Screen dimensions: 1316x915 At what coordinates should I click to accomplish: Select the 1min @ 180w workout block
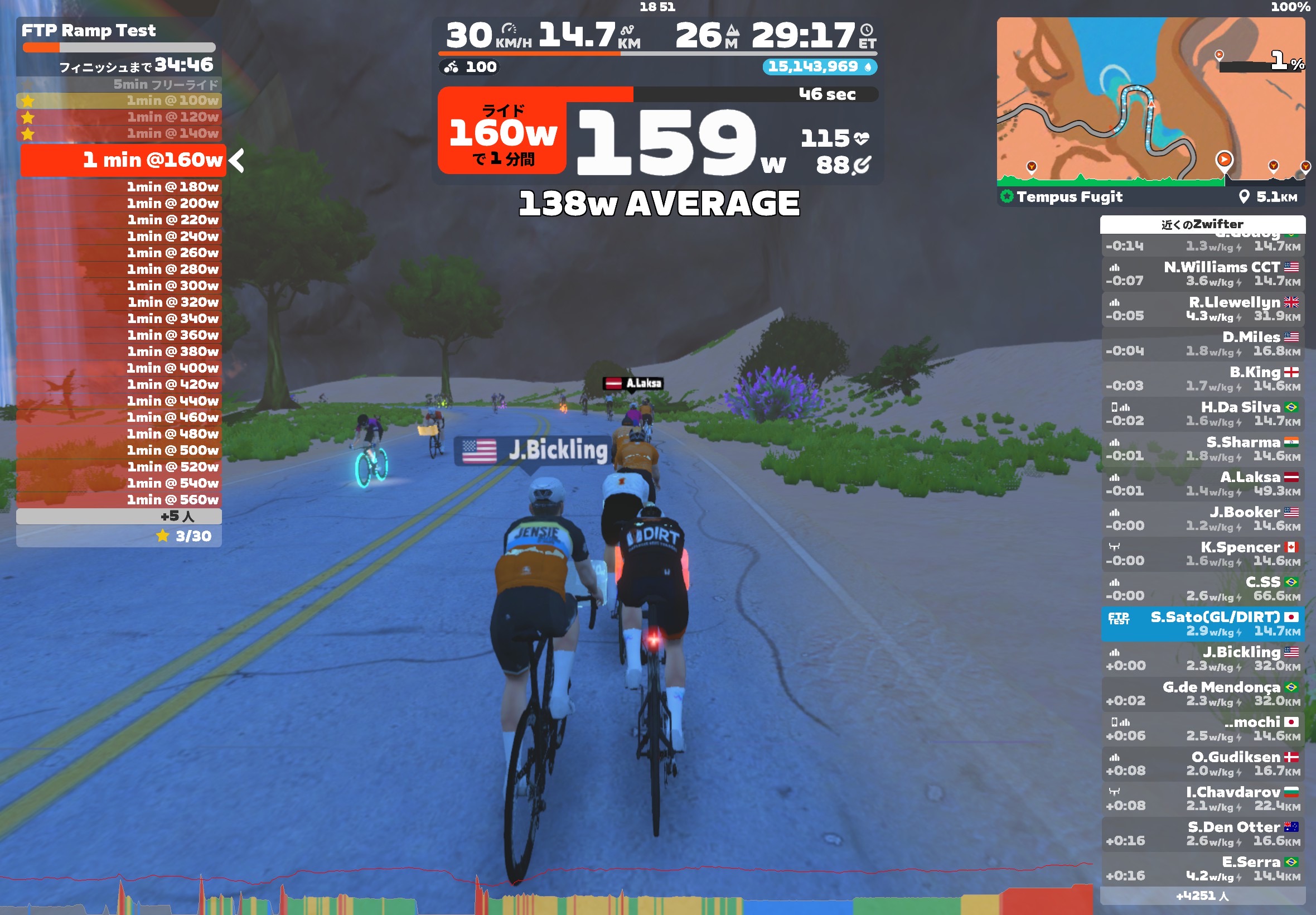pos(119,187)
